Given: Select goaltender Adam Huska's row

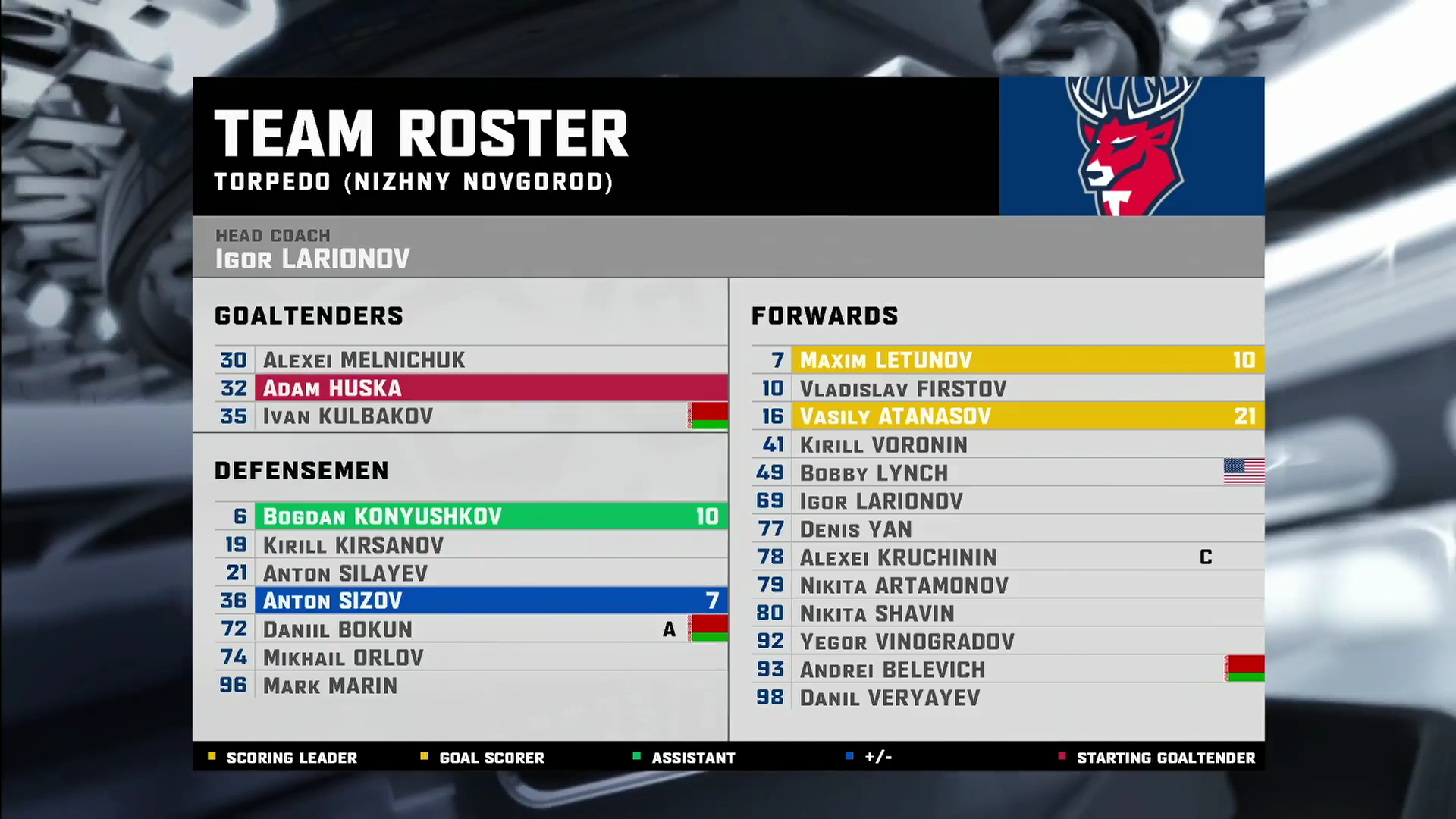Looking at the screenshot, I should (470, 388).
